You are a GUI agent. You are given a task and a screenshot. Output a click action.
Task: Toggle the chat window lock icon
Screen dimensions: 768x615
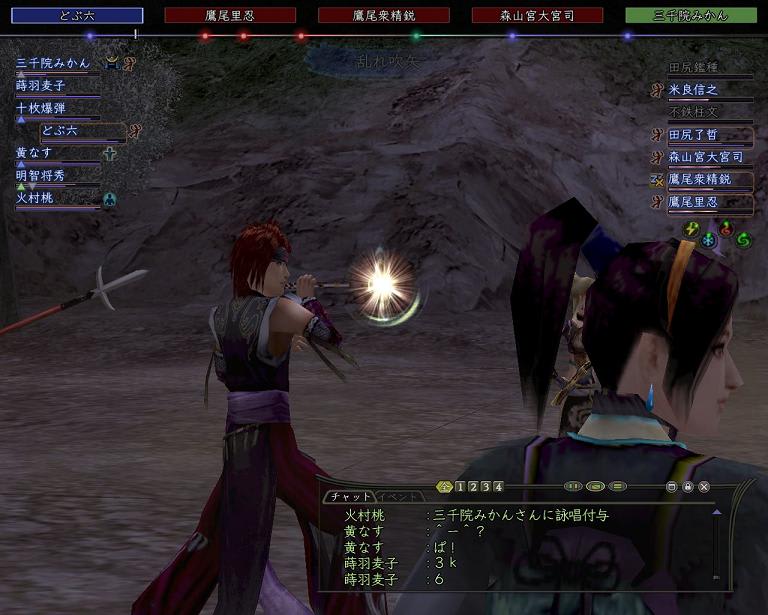tap(688, 487)
